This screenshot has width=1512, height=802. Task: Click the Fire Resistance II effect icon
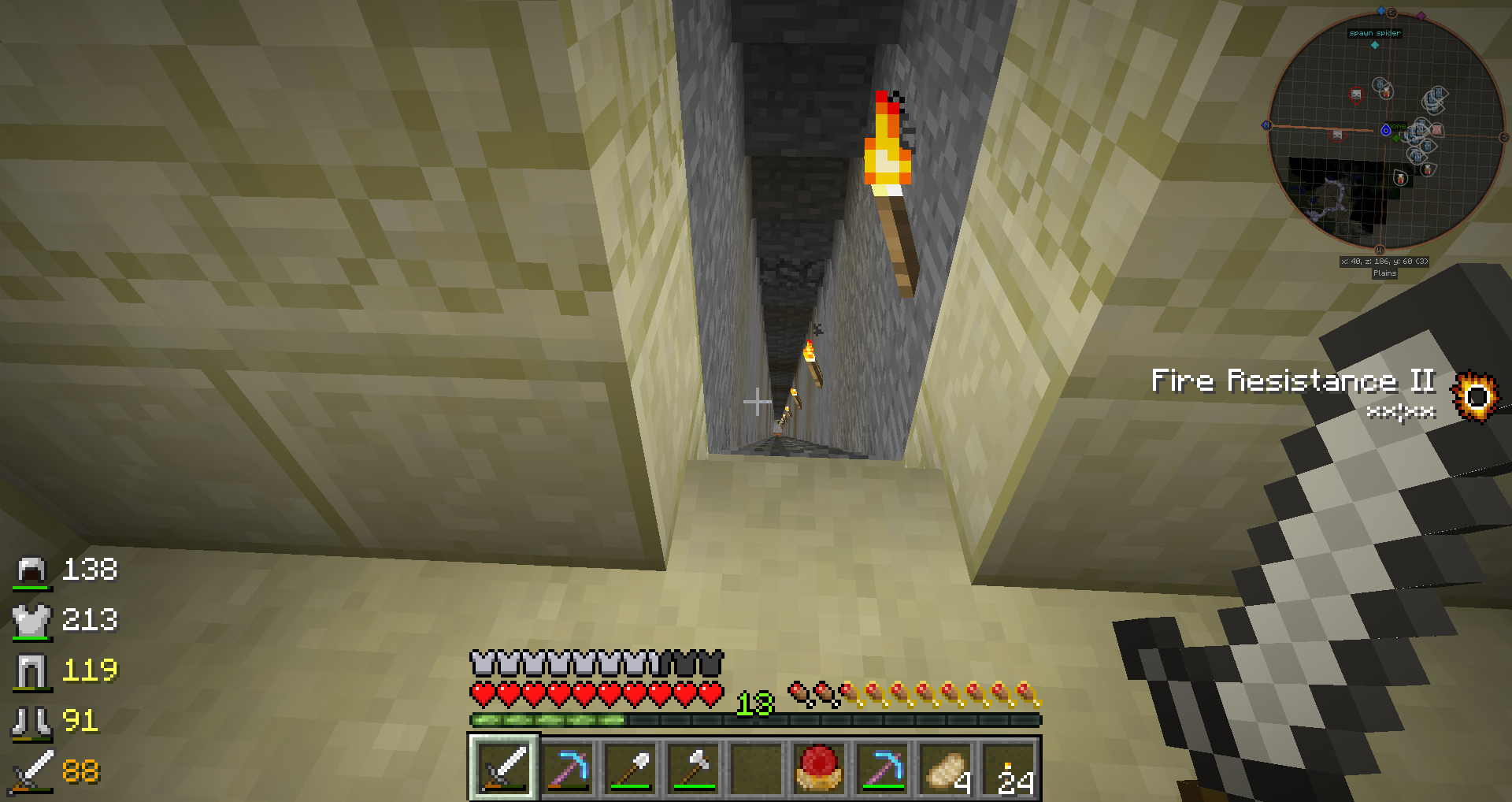pos(1476,396)
